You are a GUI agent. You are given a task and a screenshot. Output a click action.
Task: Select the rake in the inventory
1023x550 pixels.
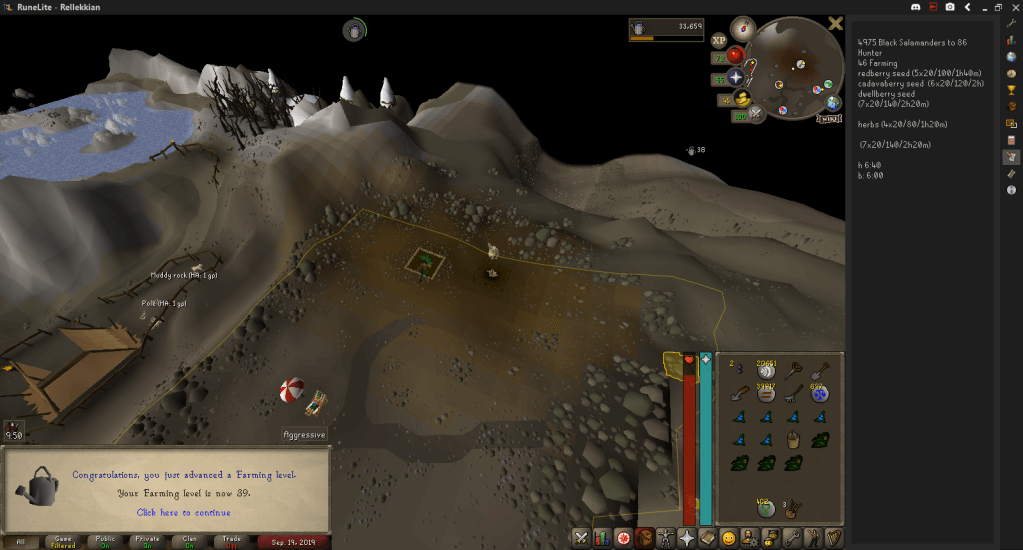[795, 393]
